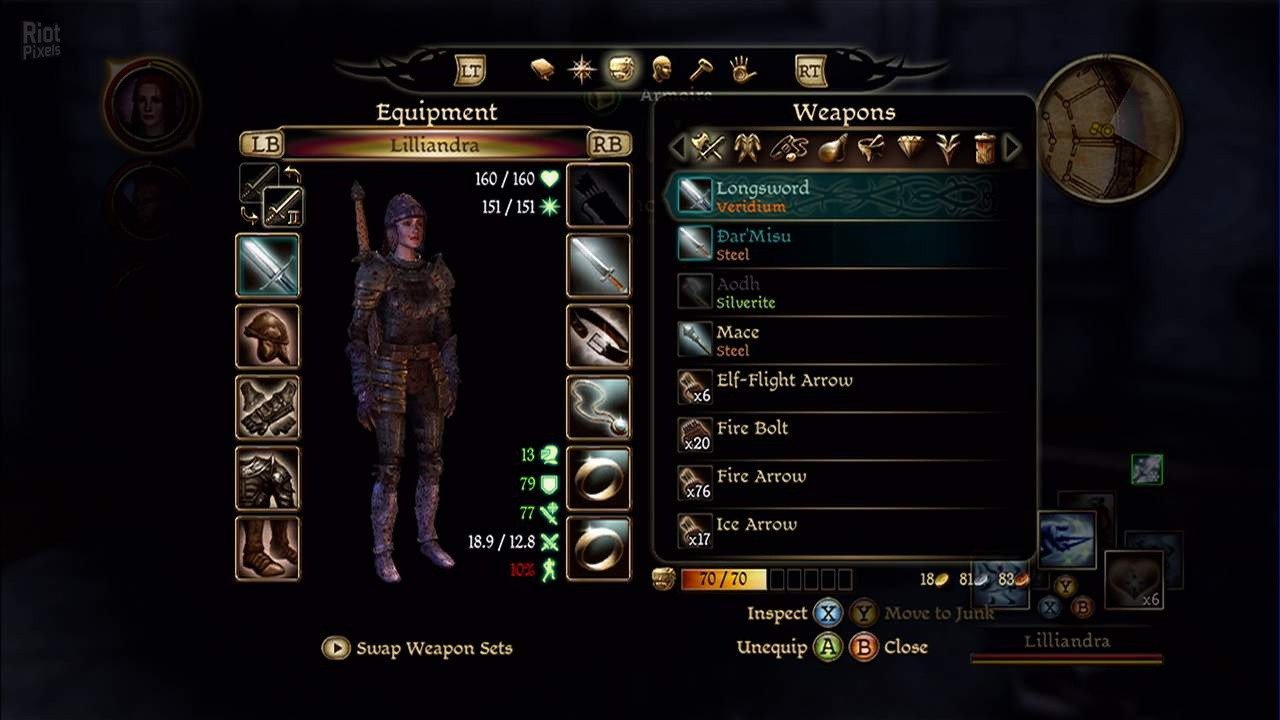Toggle the weapon set swap icon
This screenshot has height=720, width=1280.
pos(272,196)
